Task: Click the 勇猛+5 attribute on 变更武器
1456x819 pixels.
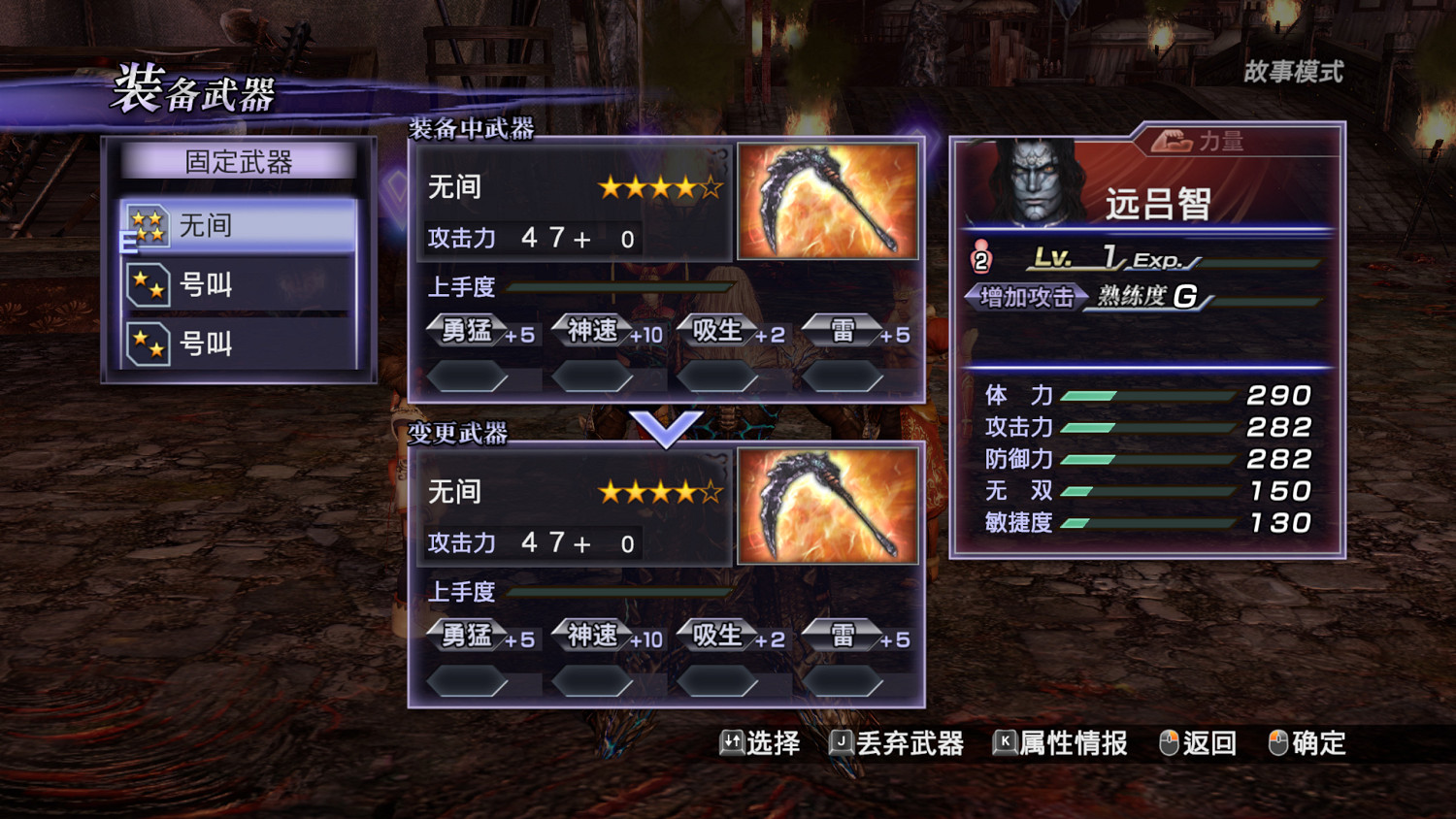Action: click(x=468, y=636)
